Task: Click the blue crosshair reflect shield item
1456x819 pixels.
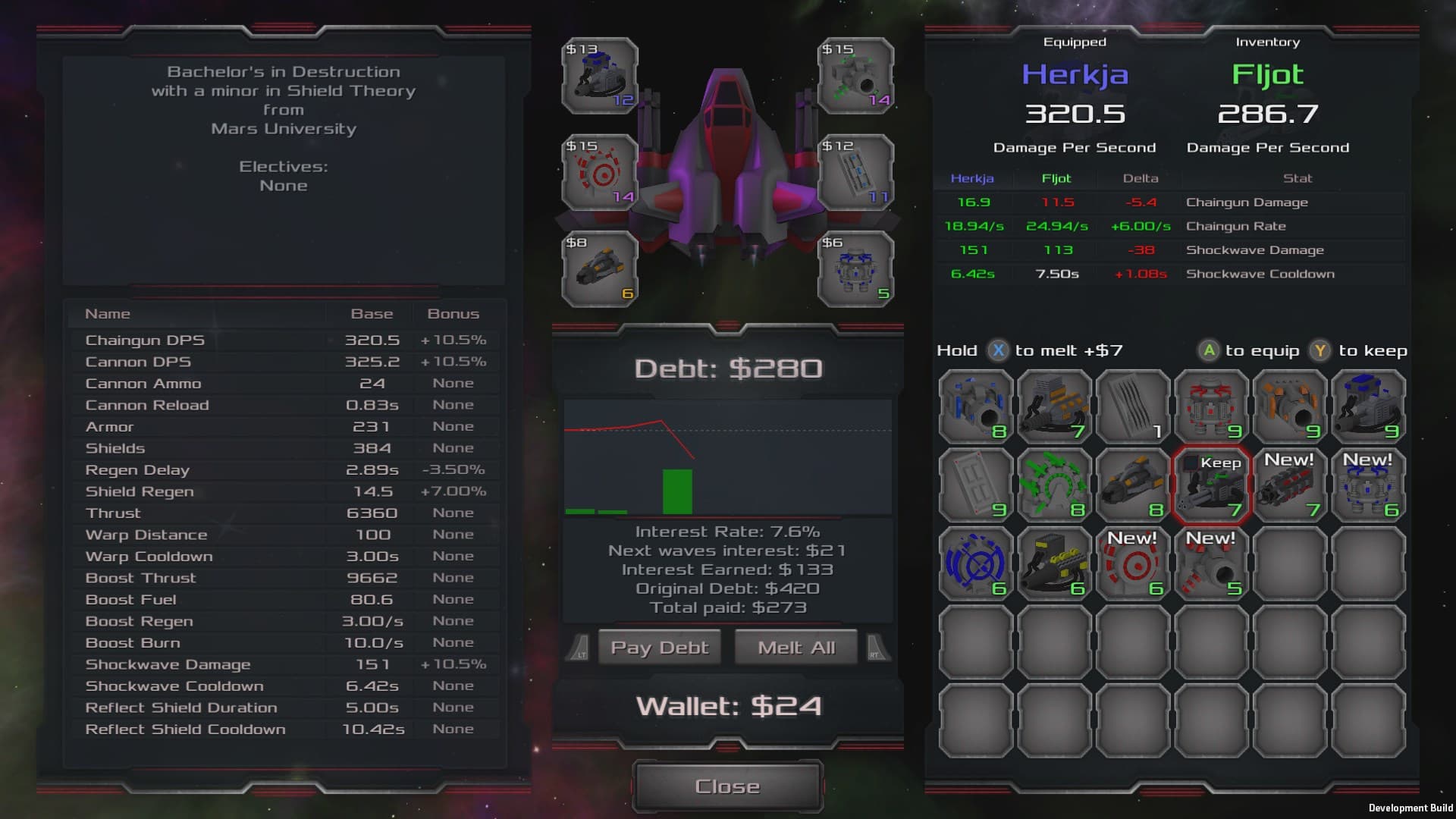Action: click(975, 563)
